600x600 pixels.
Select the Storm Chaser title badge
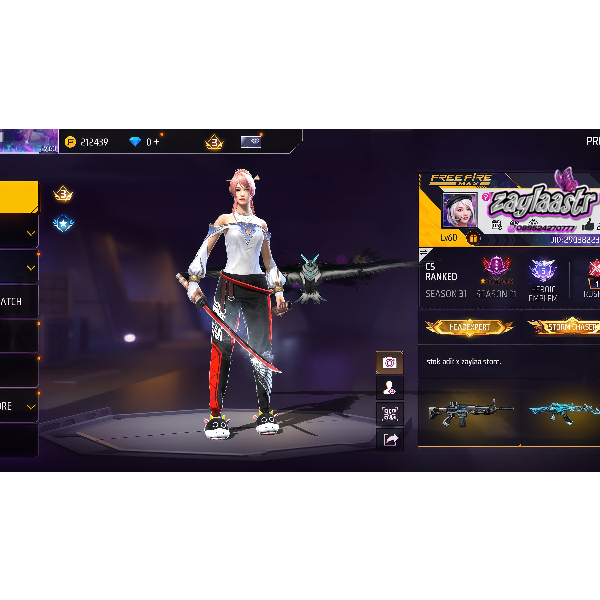563,327
